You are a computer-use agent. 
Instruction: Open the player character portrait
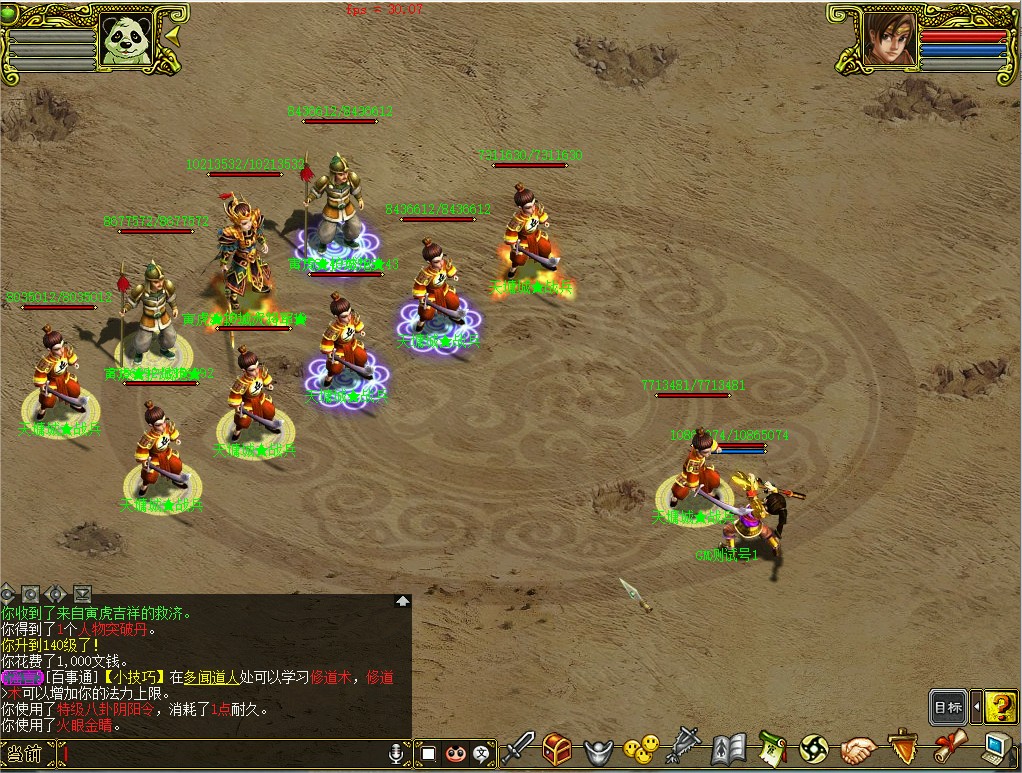click(x=888, y=39)
